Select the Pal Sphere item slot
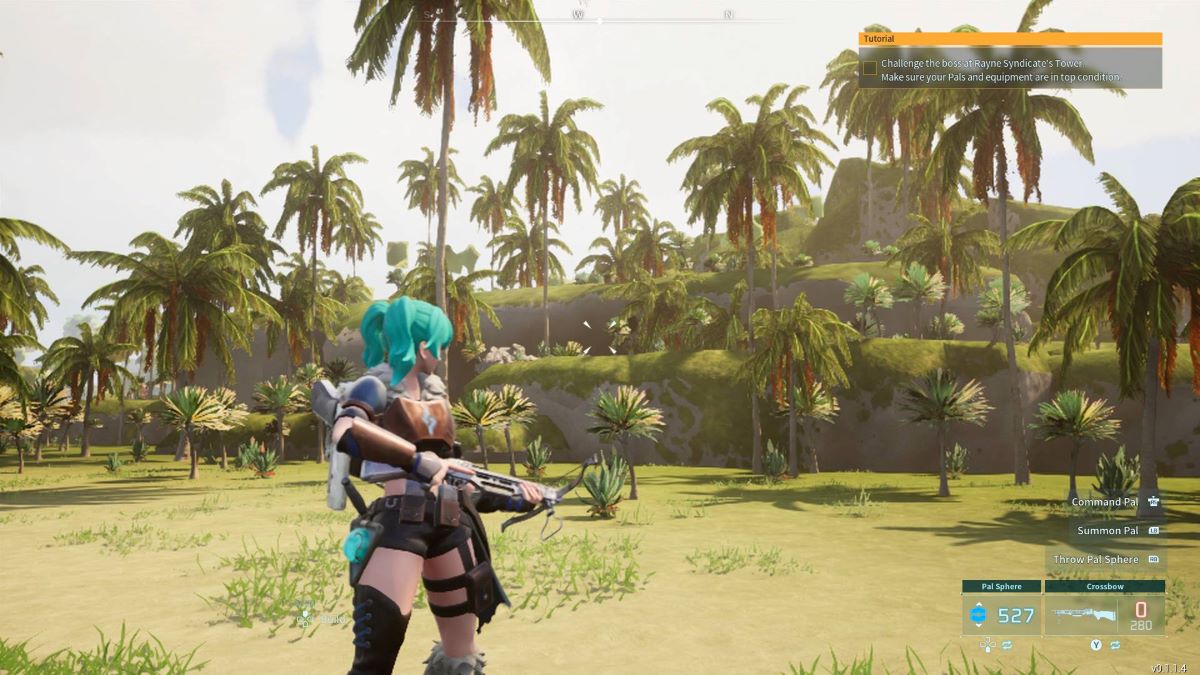 point(1001,614)
